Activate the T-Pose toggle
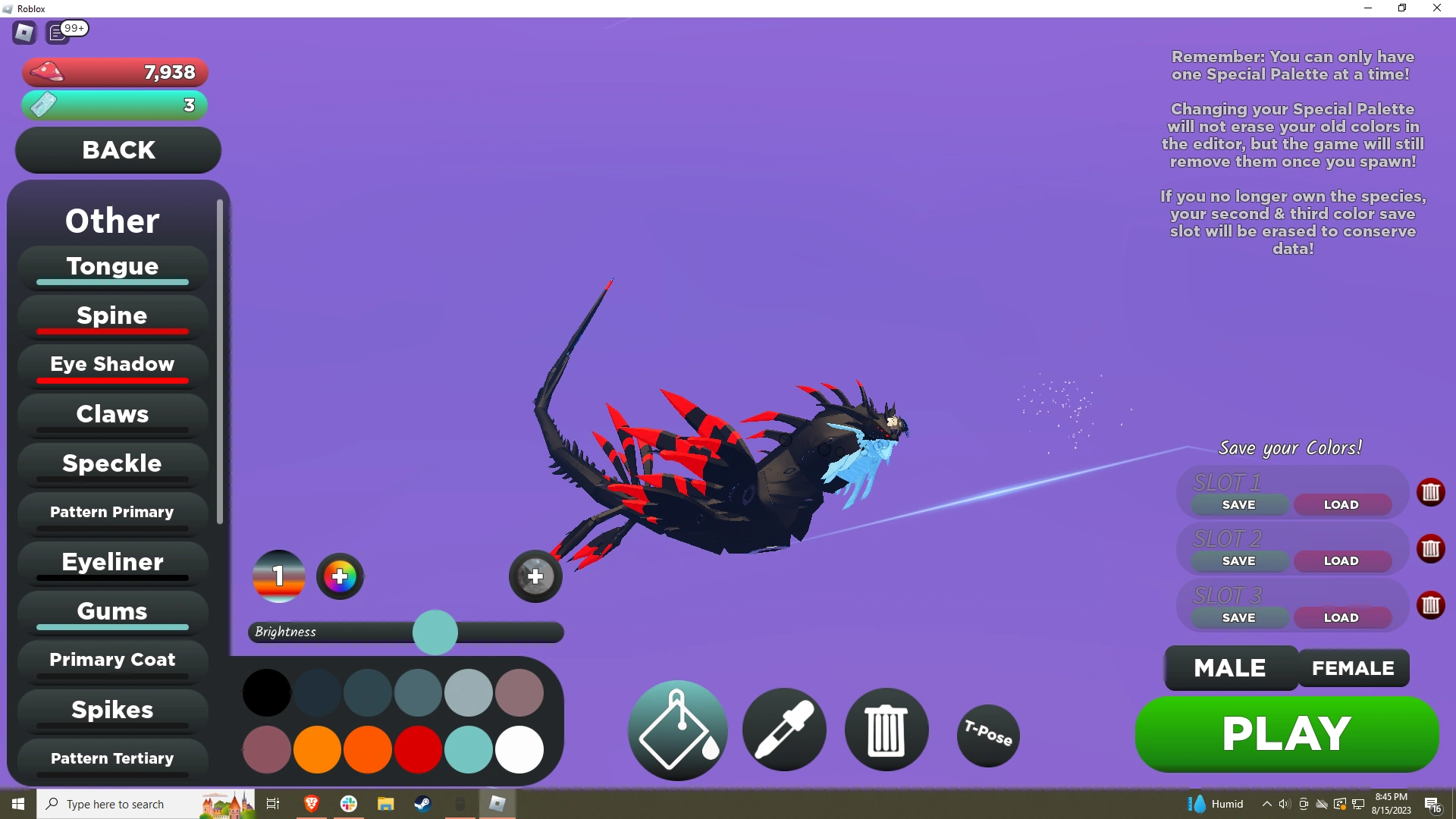The width and height of the screenshot is (1456, 819). 987,734
